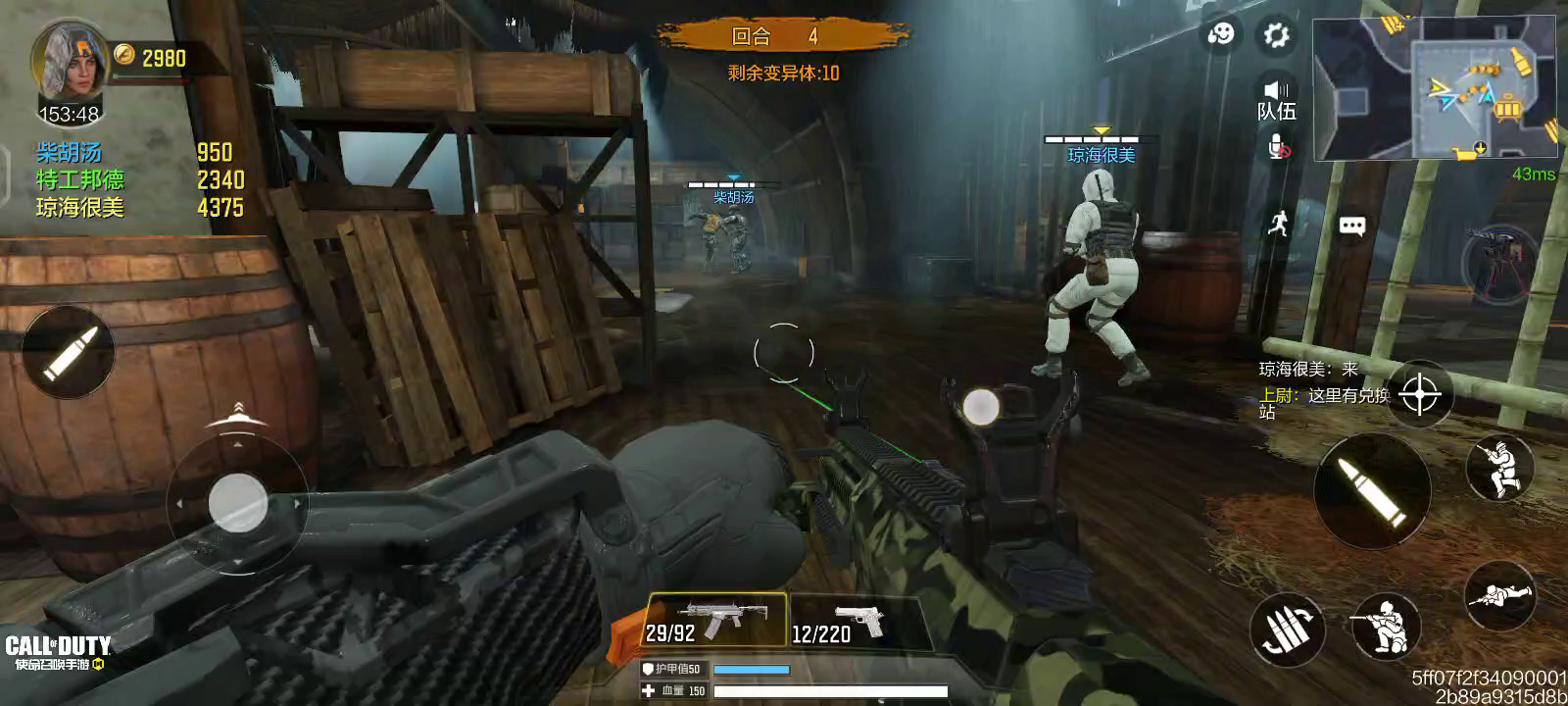Tap the jump soldier button

click(1499, 469)
